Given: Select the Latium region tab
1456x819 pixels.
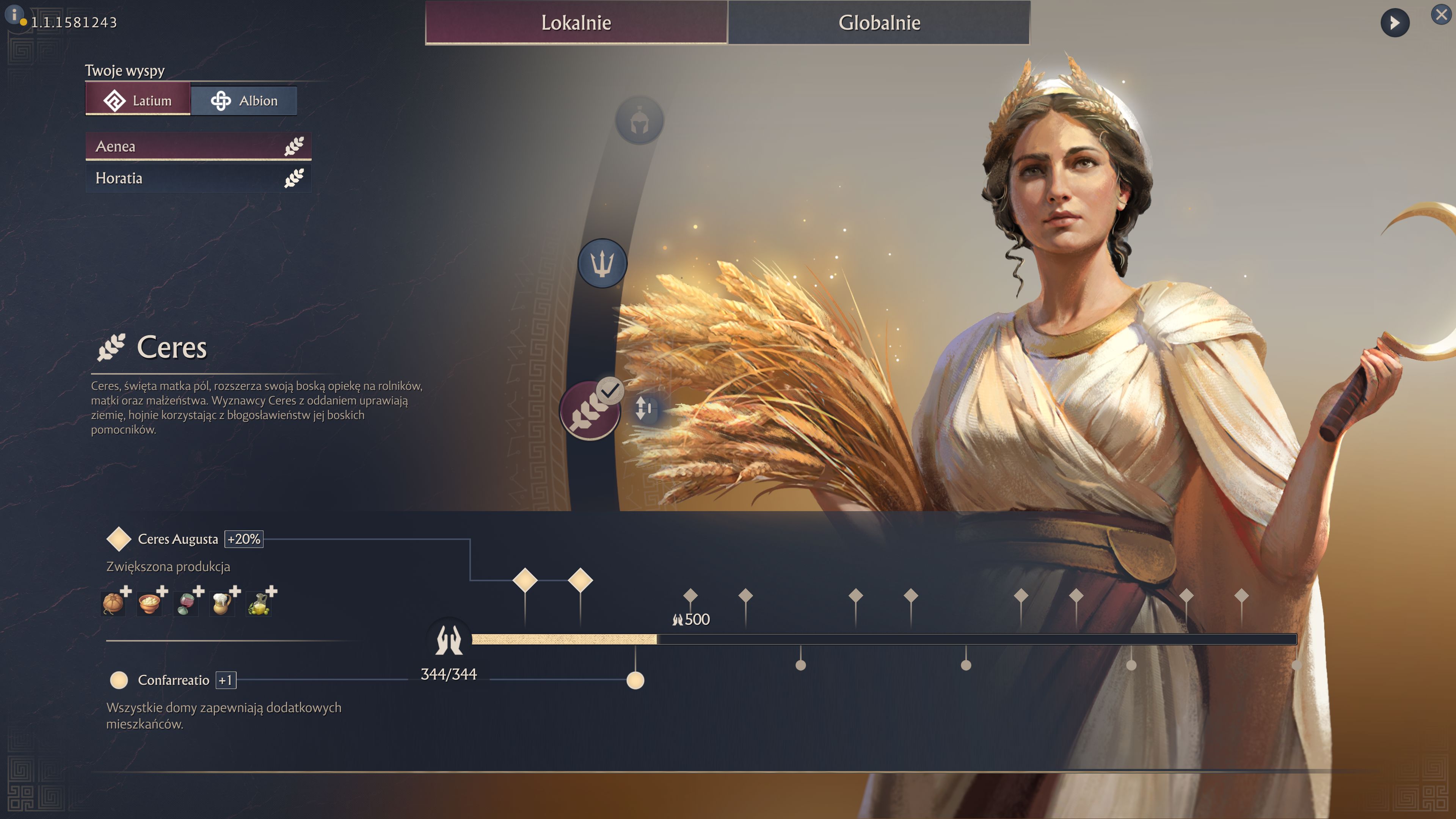Looking at the screenshot, I should (x=138, y=100).
